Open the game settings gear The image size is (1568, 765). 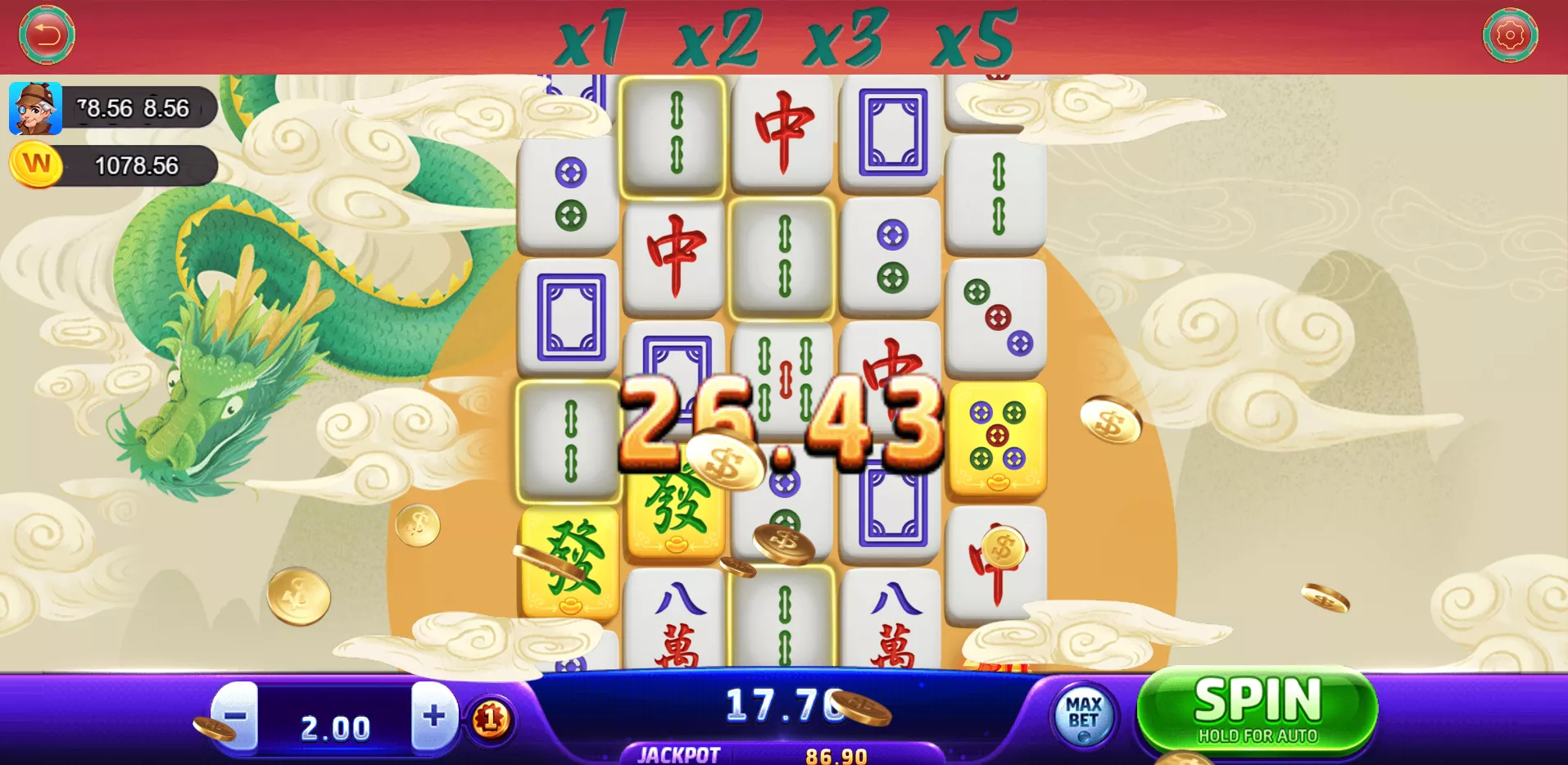[1510, 36]
